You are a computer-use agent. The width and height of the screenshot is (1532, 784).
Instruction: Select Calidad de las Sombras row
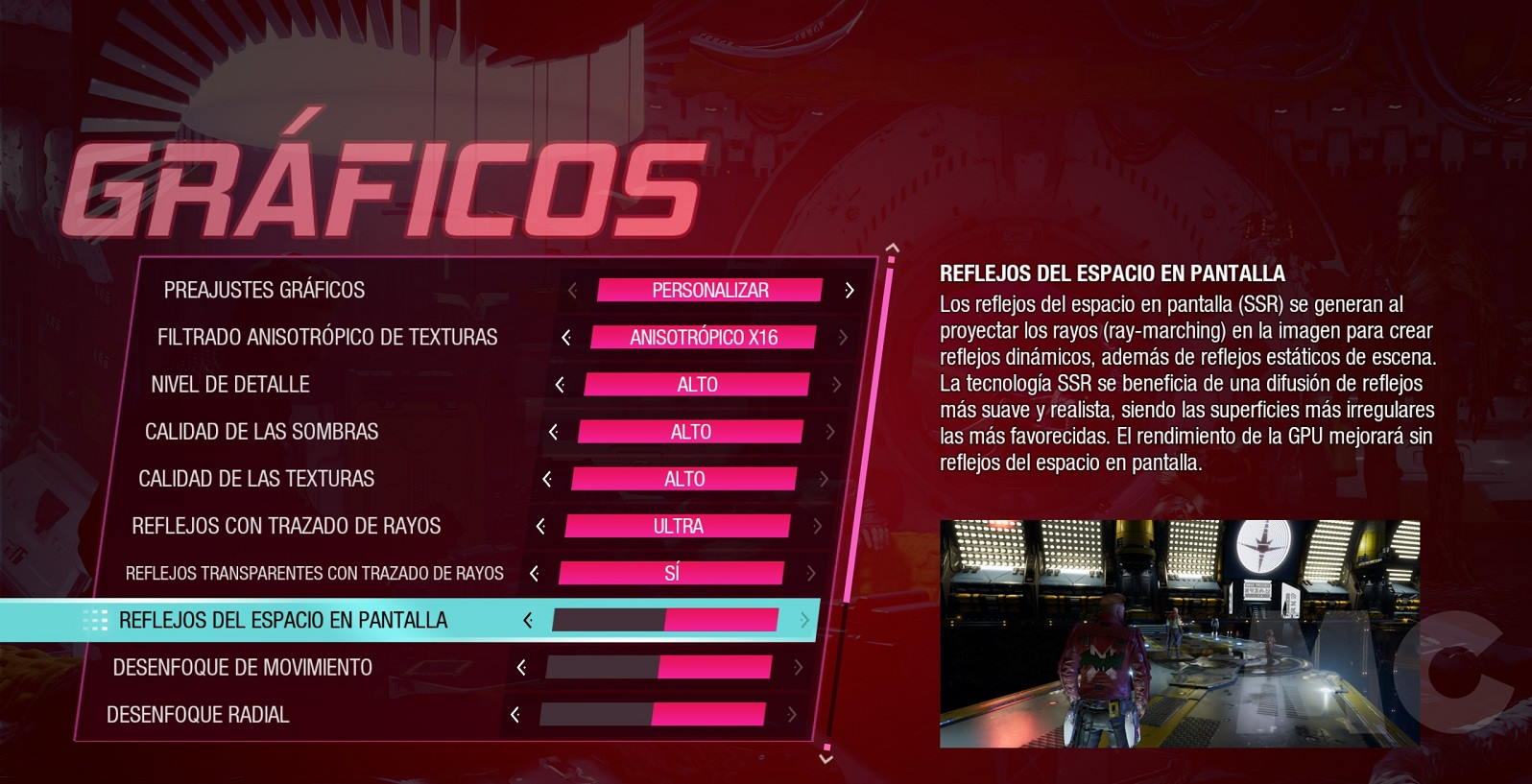(x=261, y=432)
